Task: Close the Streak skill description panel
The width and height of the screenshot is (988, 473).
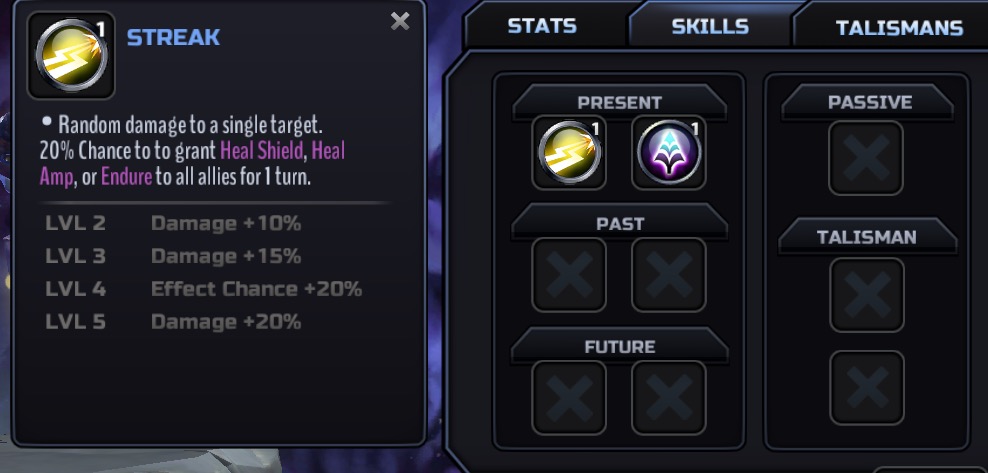Action: 400,21
